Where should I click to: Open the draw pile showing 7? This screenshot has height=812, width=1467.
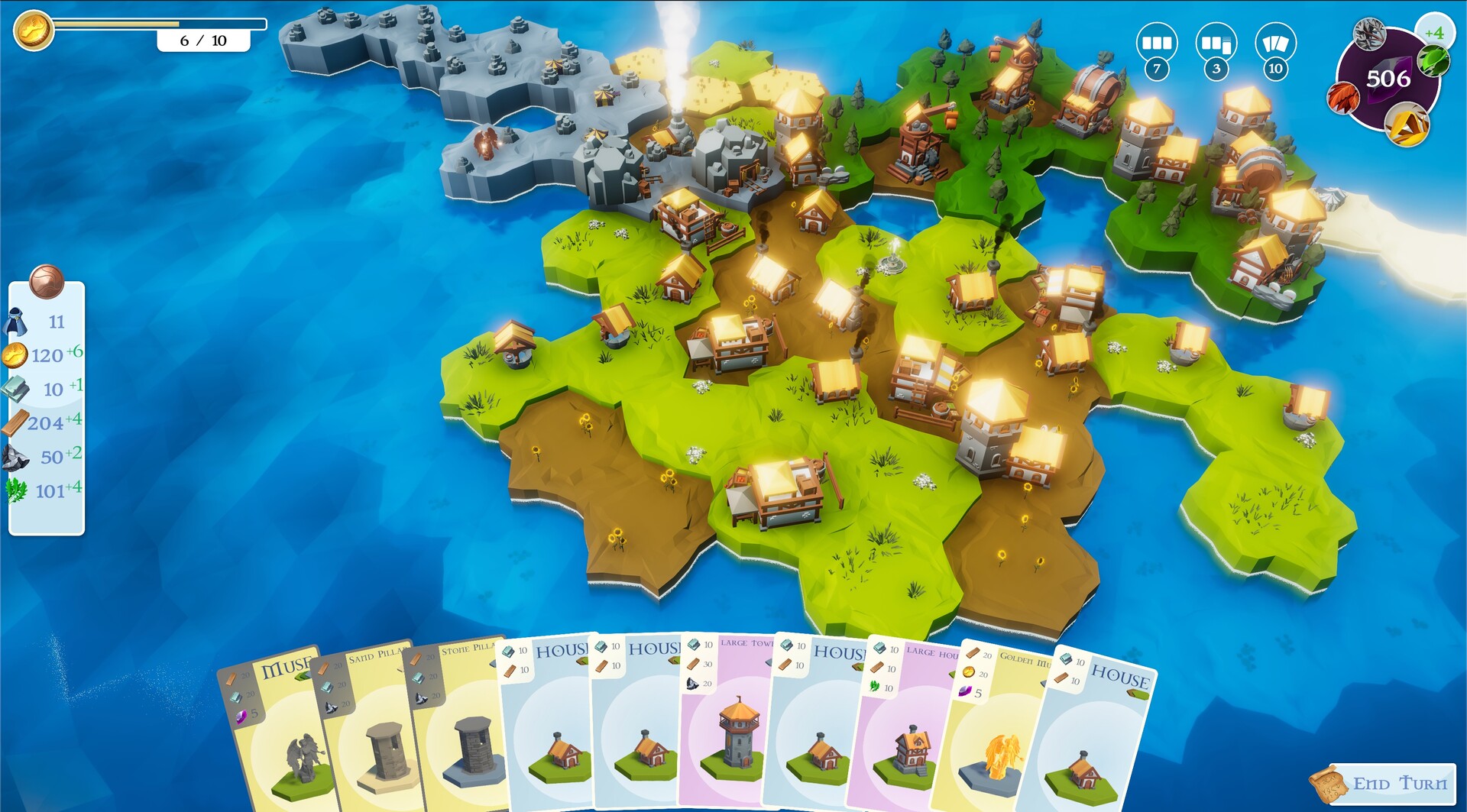coord(1156,44)
